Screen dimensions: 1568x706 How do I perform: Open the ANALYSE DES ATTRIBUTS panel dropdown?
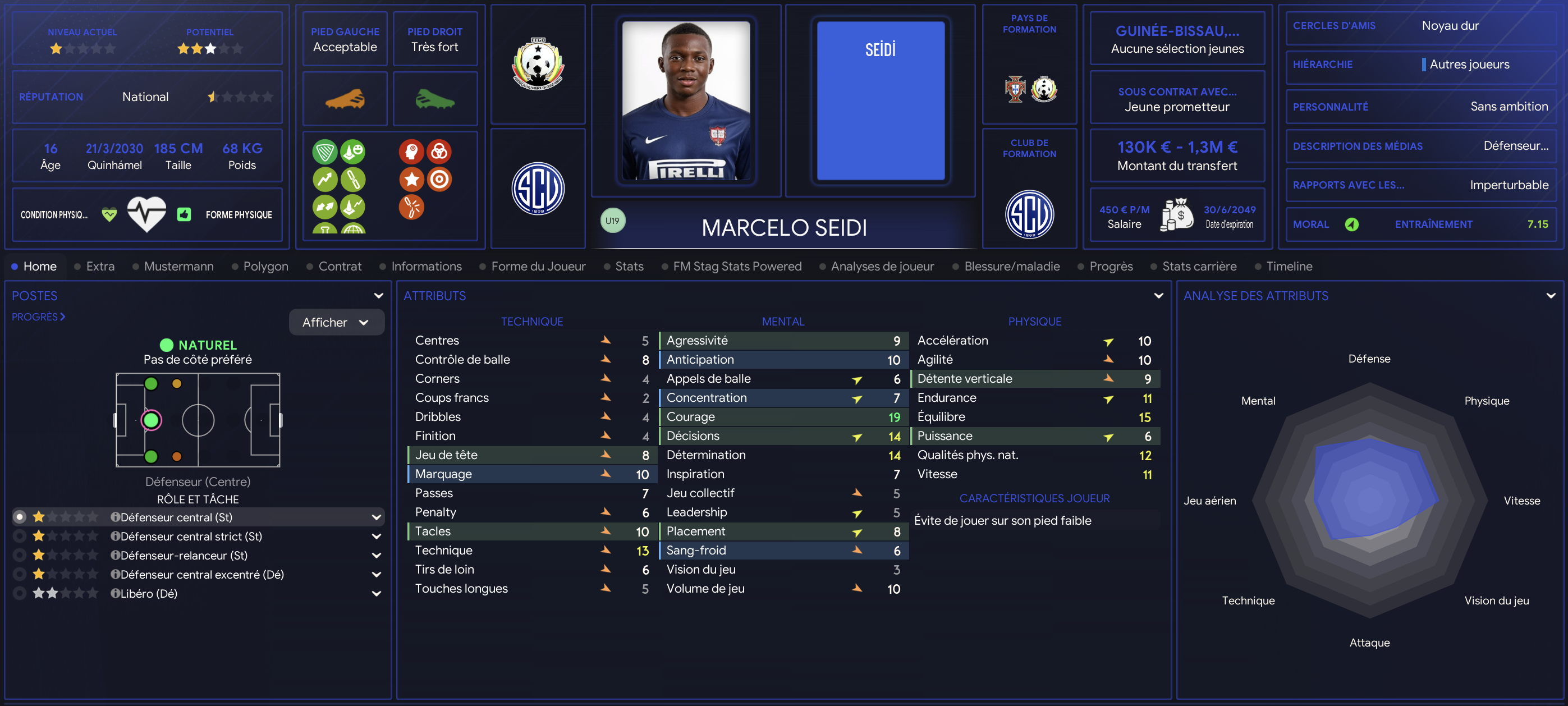[1551, 296]
